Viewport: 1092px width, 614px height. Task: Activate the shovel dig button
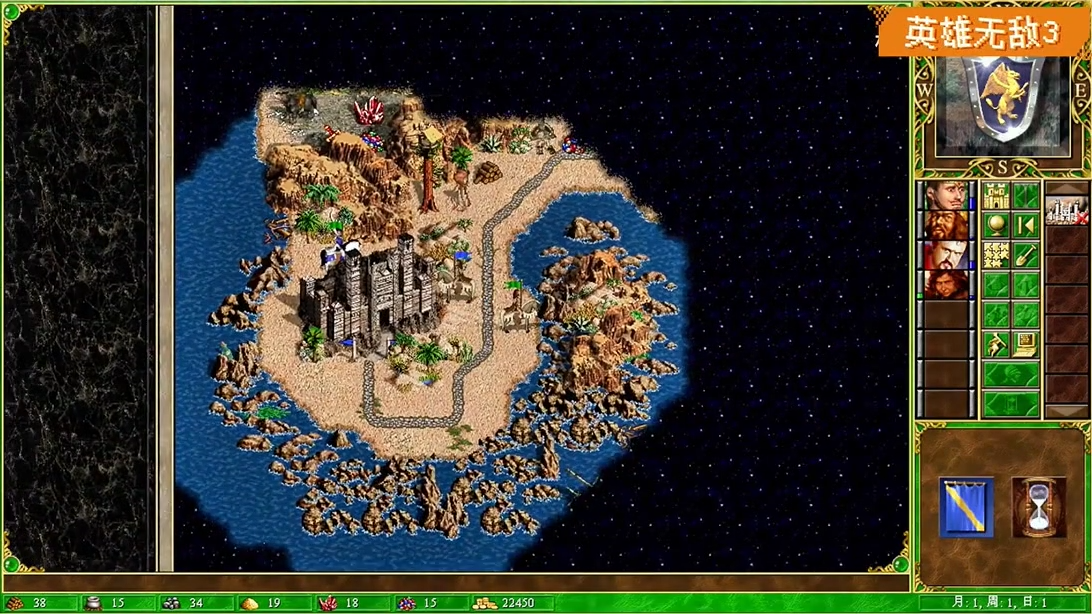tap(1025, 255)
